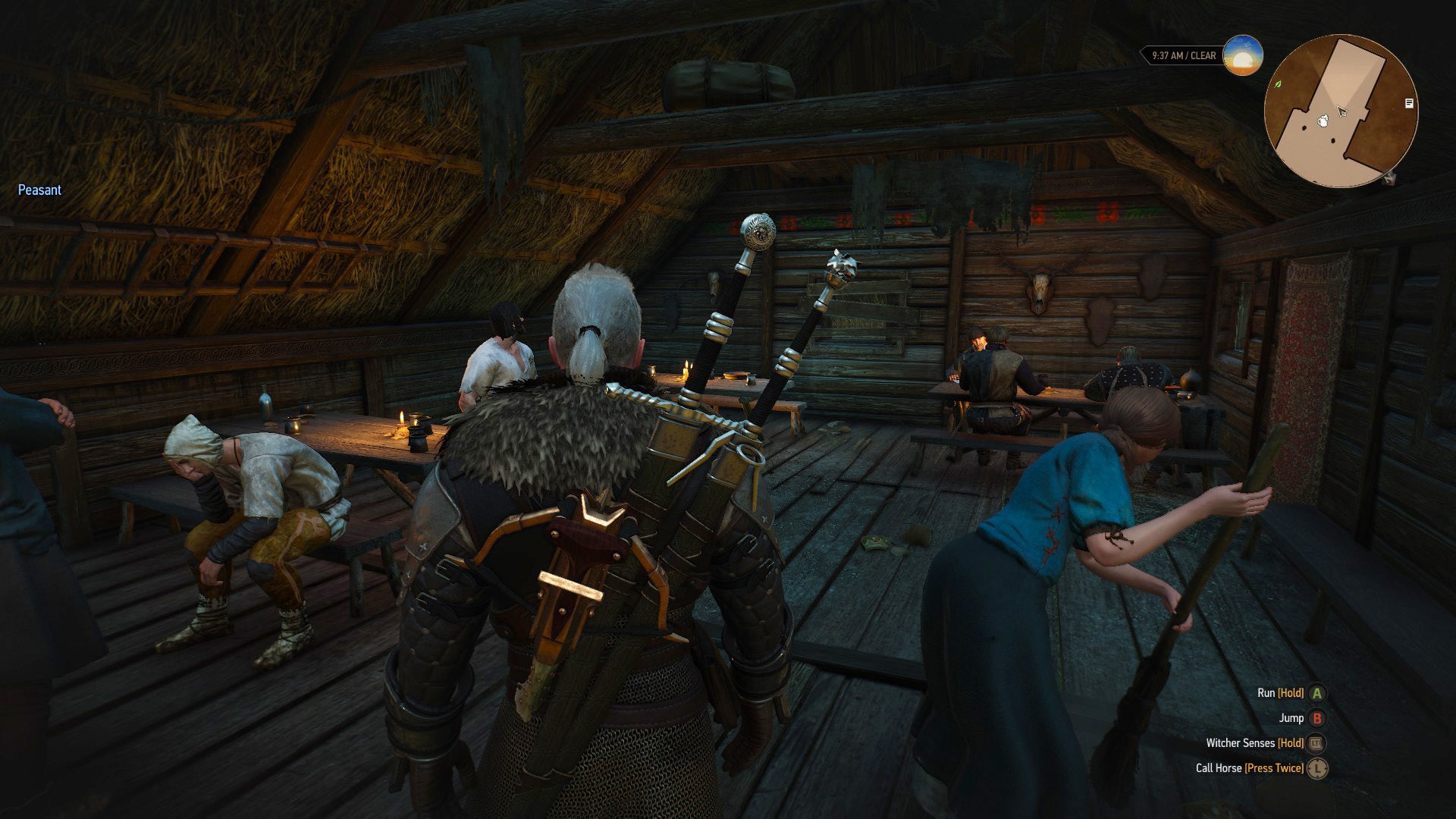This screenshot has width=1456, height=819.
Task: Click the red B button prompt icon
Action: 1316,719
